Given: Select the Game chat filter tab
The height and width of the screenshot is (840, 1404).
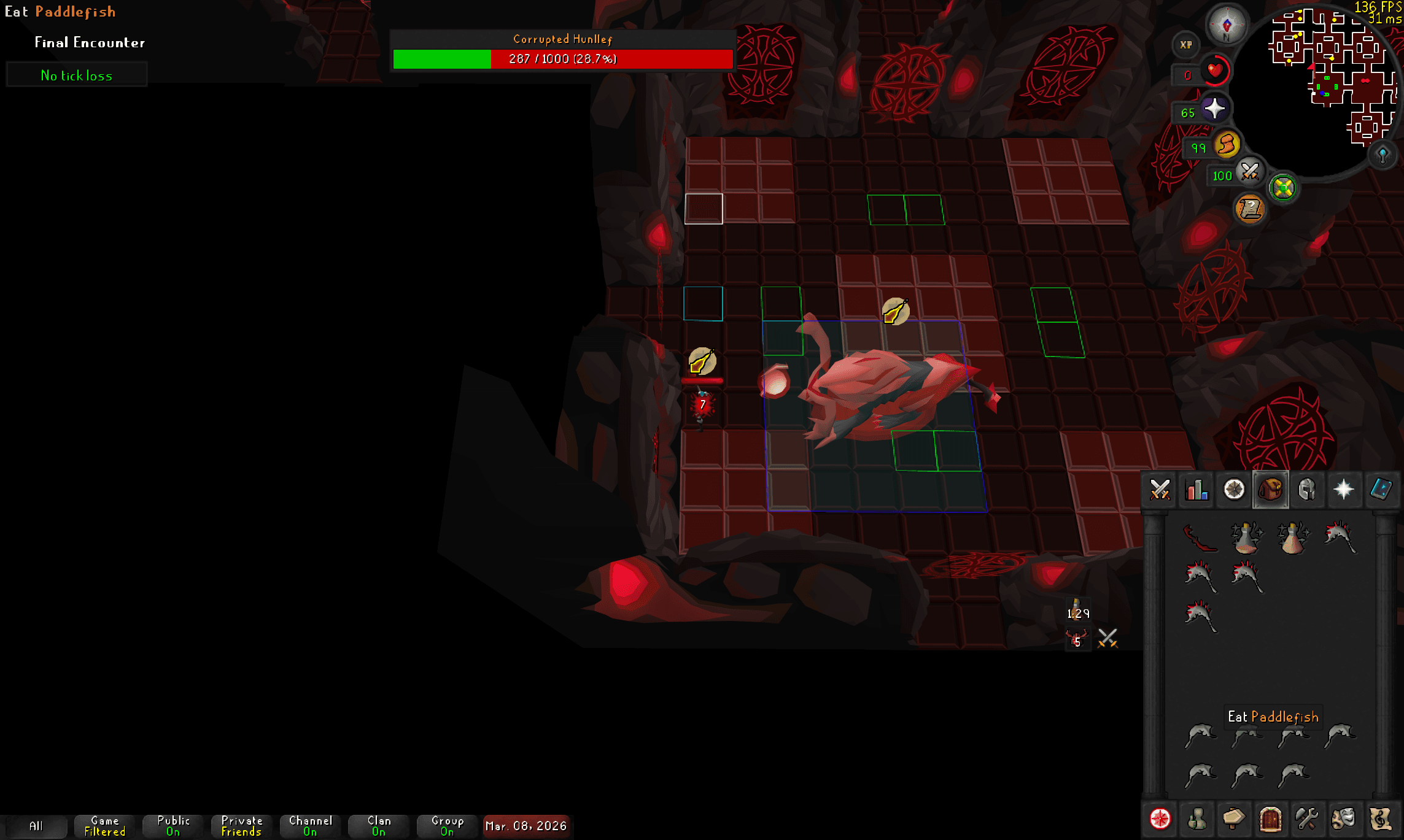Looking at the screenshot, I should click(x=105, y=826).
